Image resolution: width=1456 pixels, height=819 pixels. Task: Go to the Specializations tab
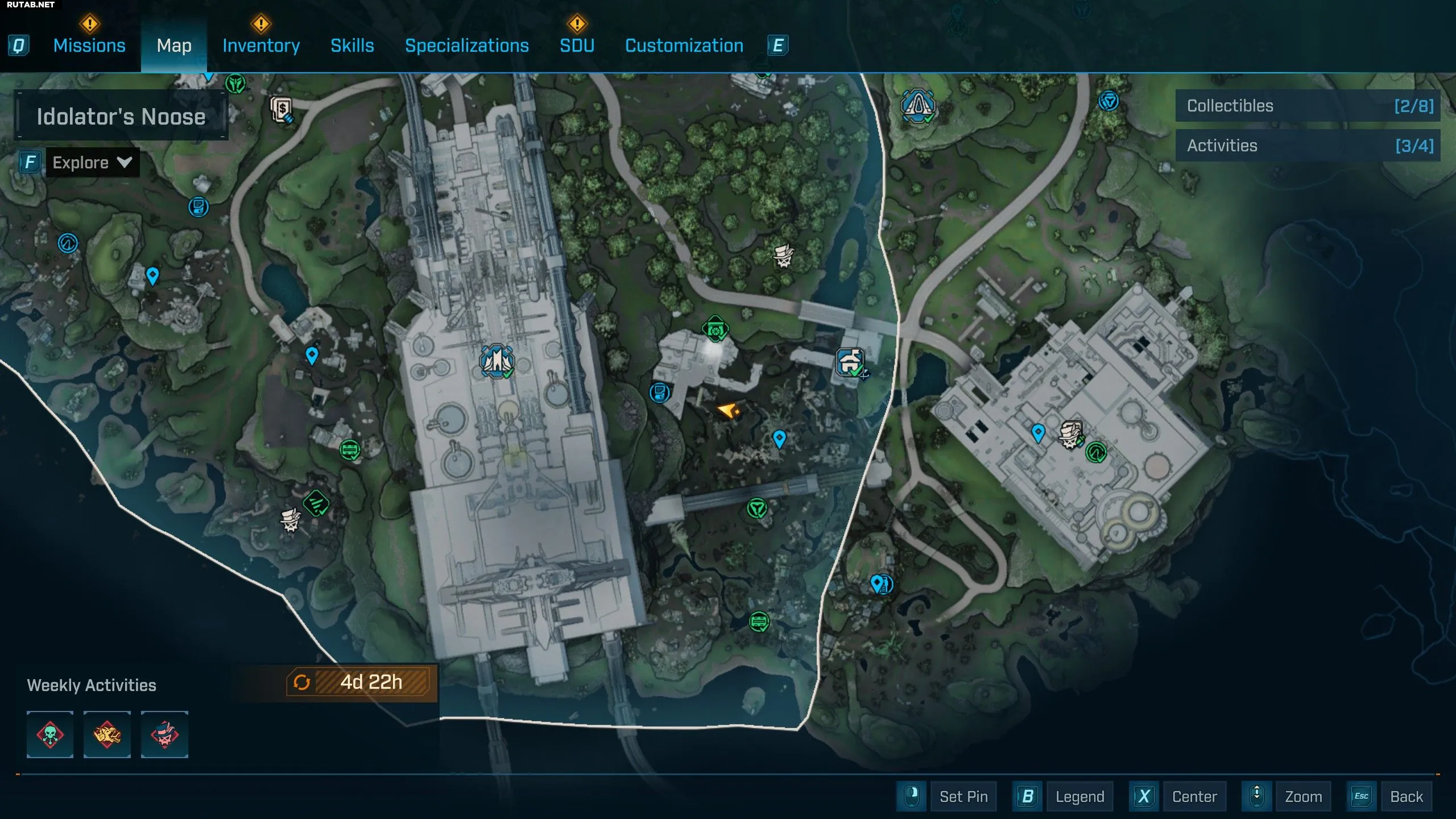pyautogui.click(x=466, y=45)
